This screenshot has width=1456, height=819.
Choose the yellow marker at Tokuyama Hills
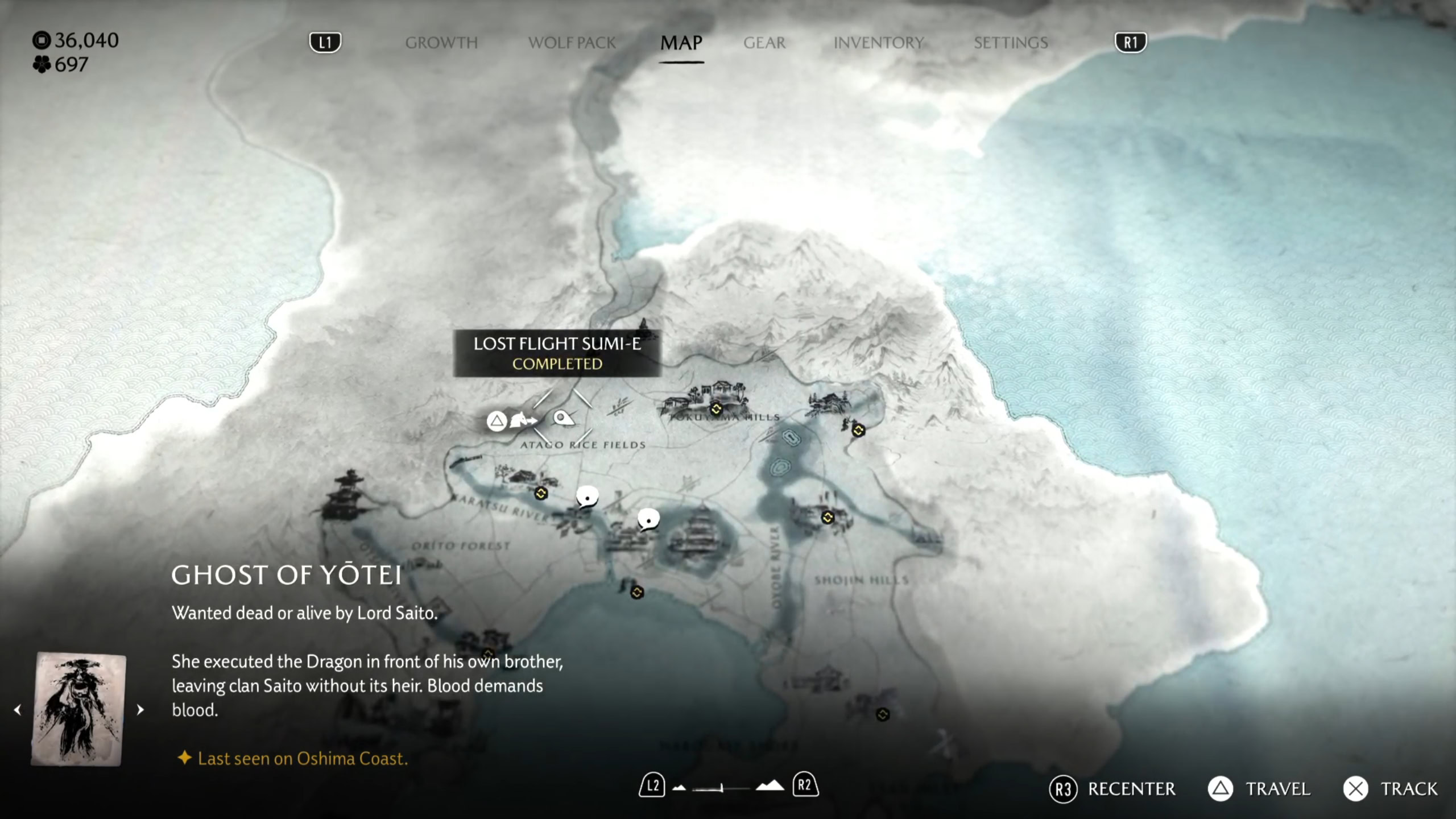(x=716, y=408)
